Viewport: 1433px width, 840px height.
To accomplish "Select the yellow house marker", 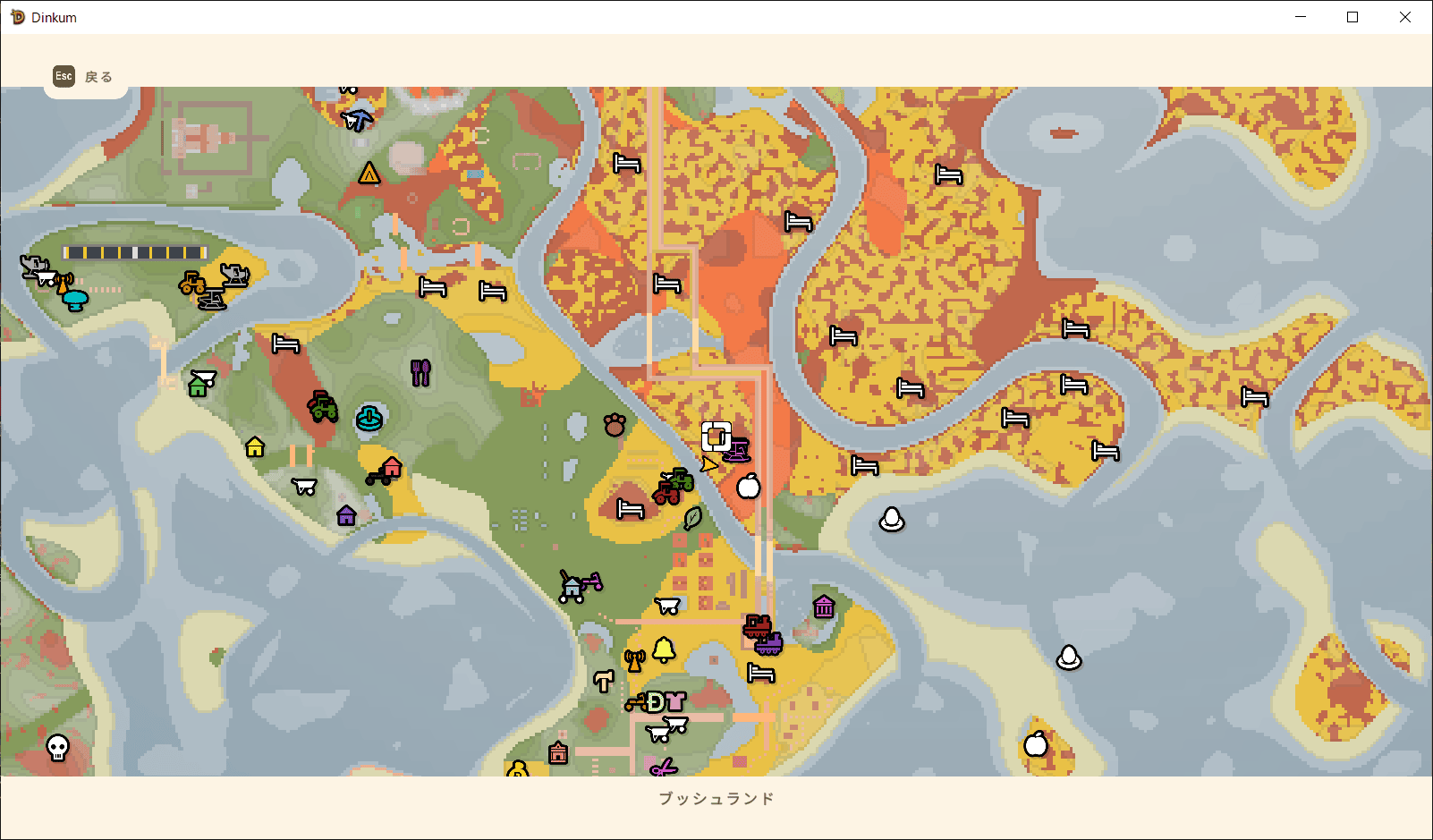I will 255,446.
